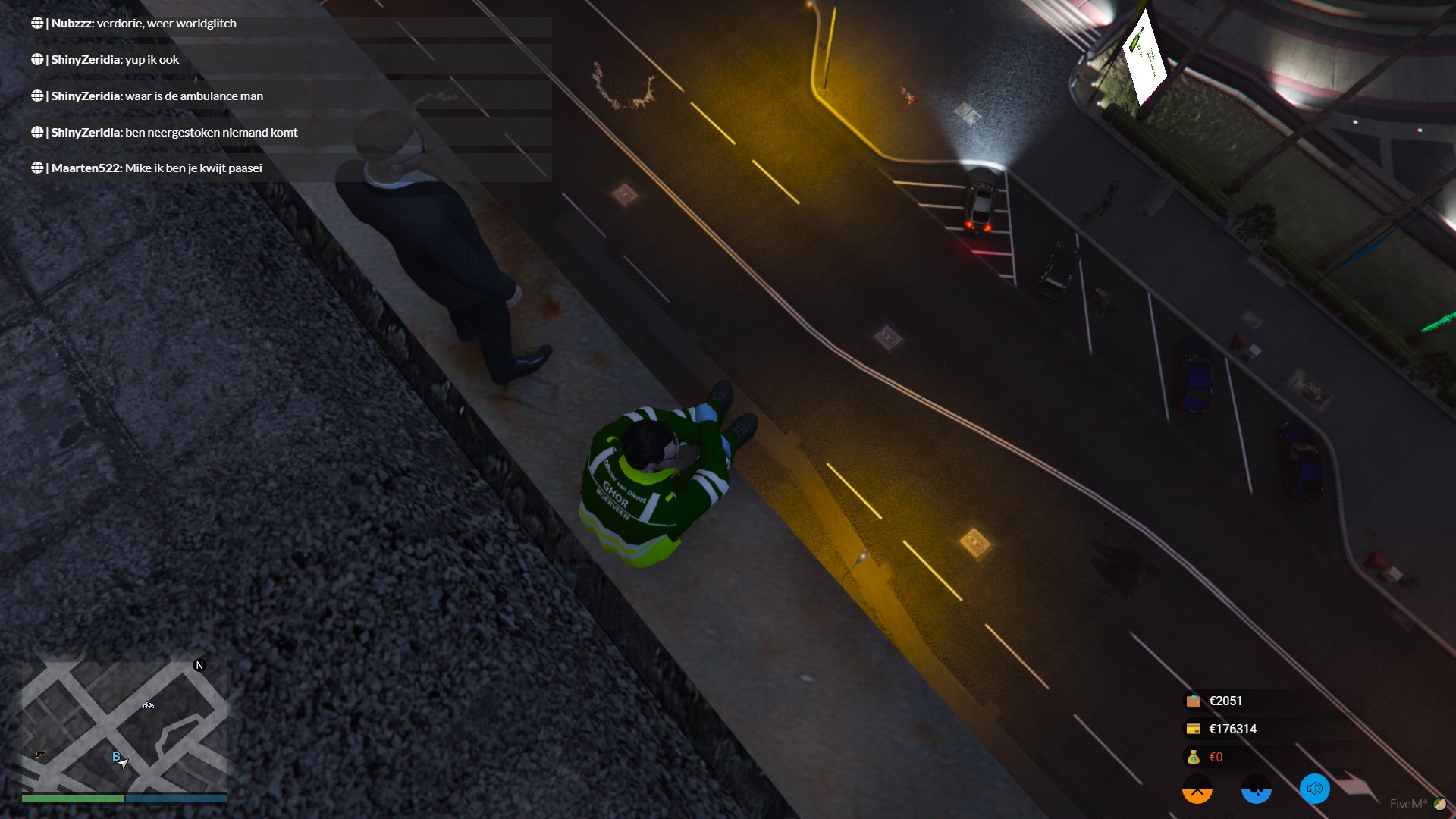Click the bank card balance icon
Image resolution: width=1456 pixels, height=819 pixels.
pos(1193,729)
